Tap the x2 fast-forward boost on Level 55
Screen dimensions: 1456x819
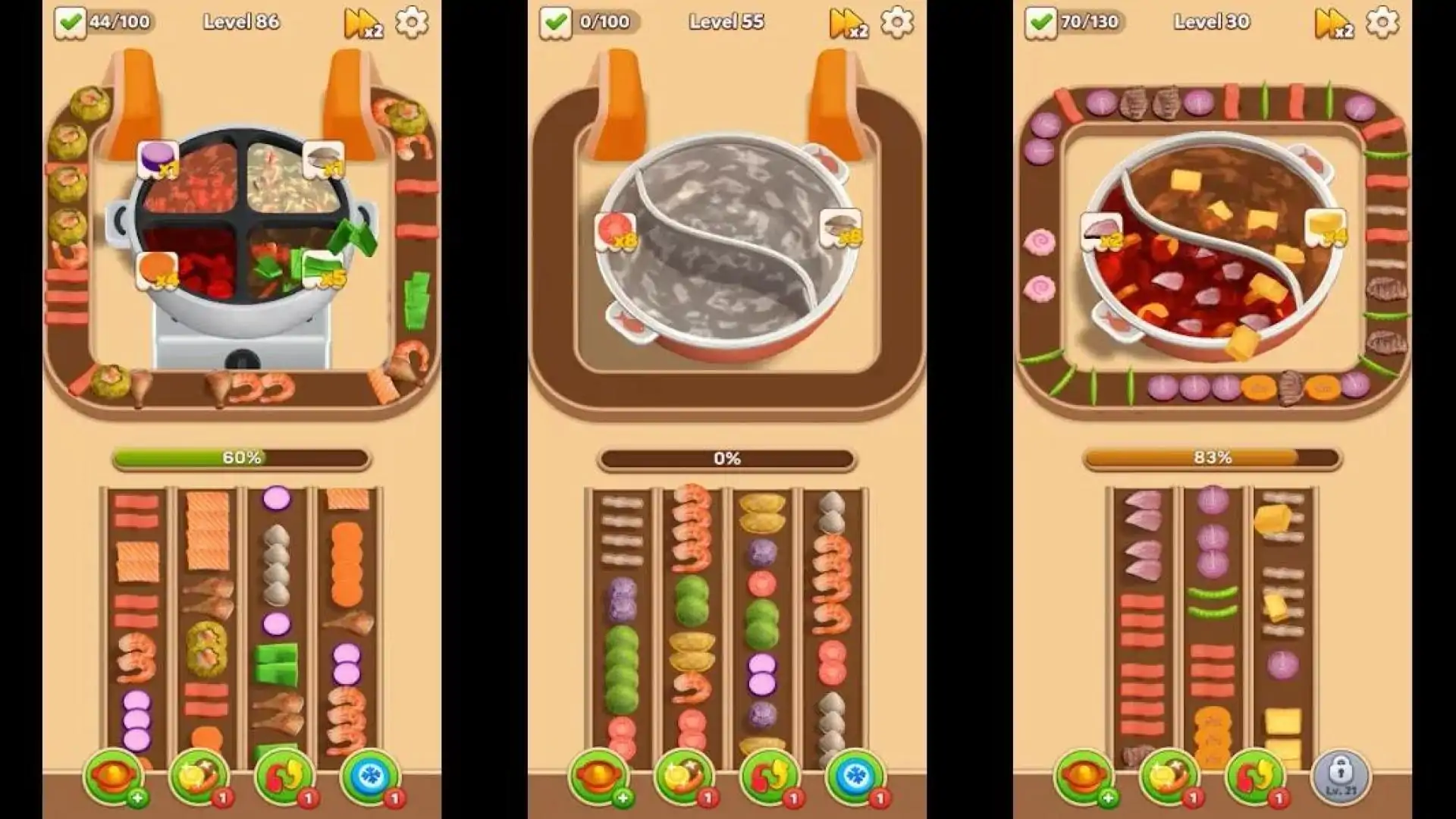(x=848, y=24)
